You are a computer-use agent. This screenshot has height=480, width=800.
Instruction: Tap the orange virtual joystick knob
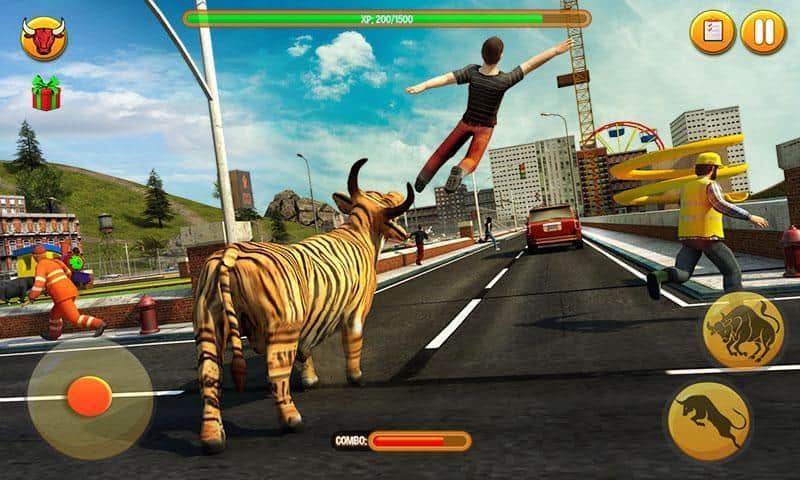coord(89,397)
